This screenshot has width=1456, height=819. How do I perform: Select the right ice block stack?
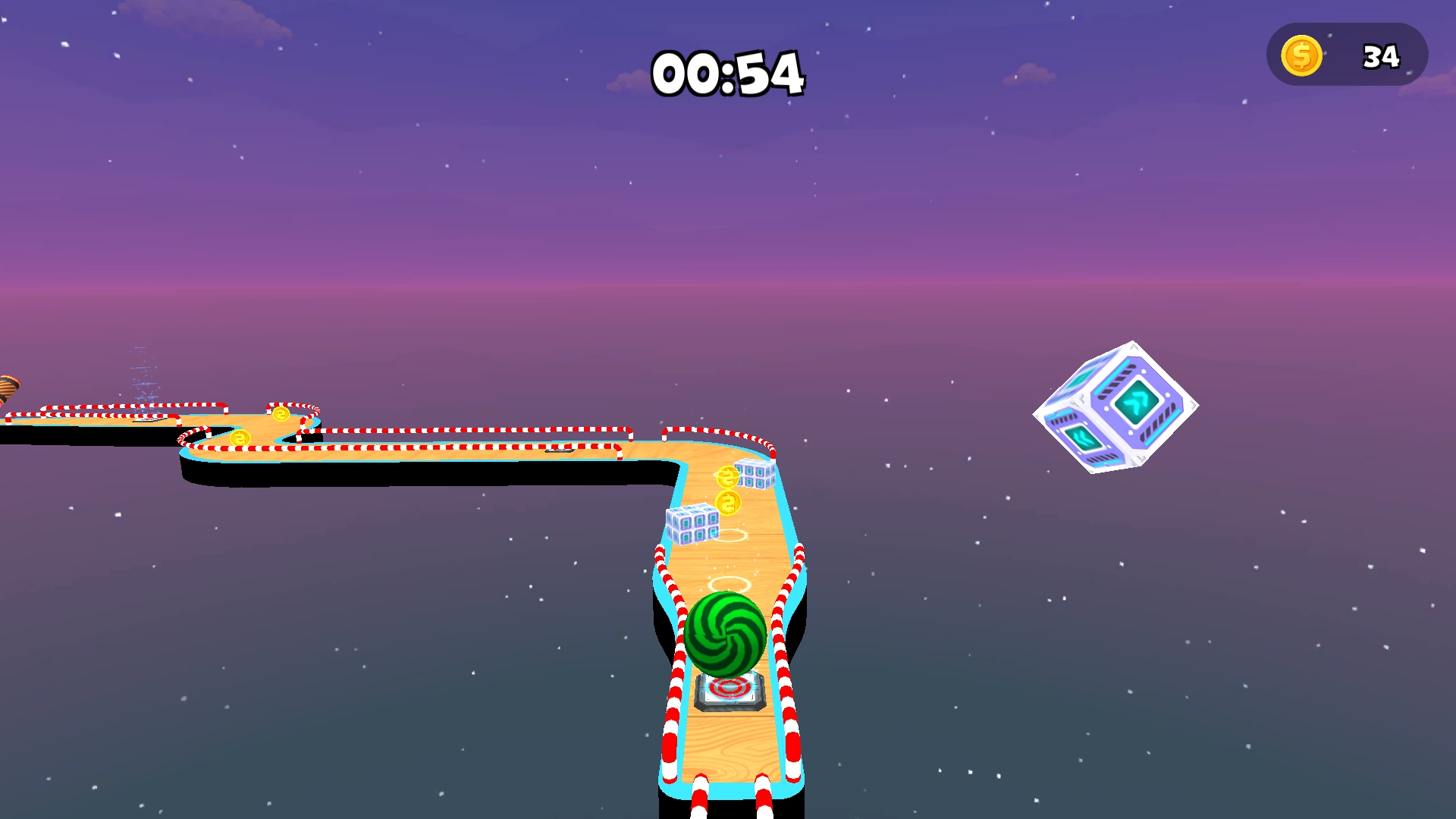755,475
